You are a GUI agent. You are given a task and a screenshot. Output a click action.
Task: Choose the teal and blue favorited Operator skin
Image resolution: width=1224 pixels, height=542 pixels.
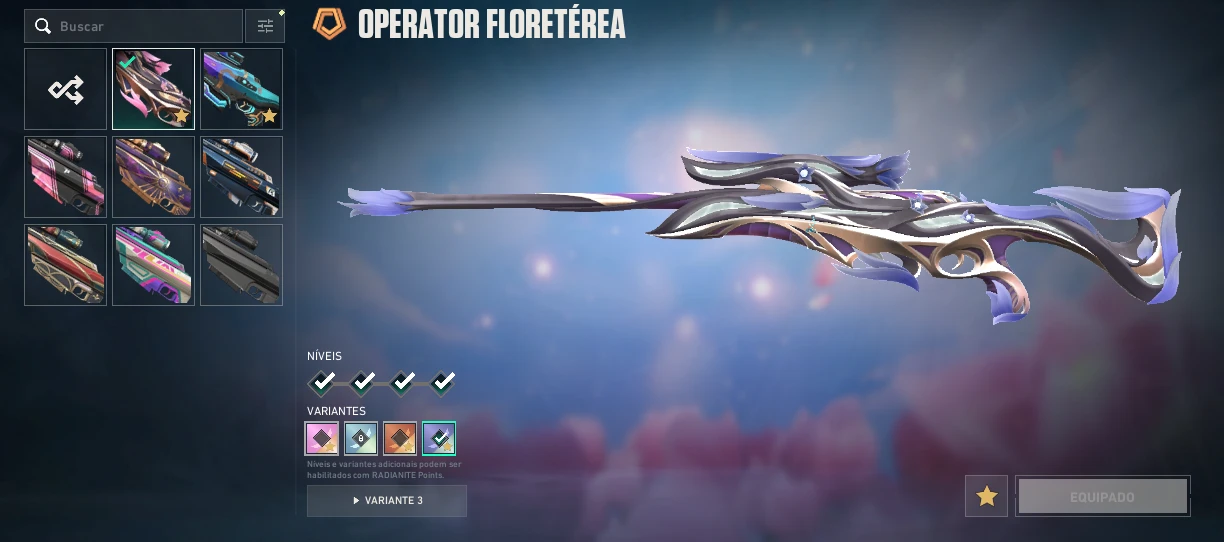(241, 90)
